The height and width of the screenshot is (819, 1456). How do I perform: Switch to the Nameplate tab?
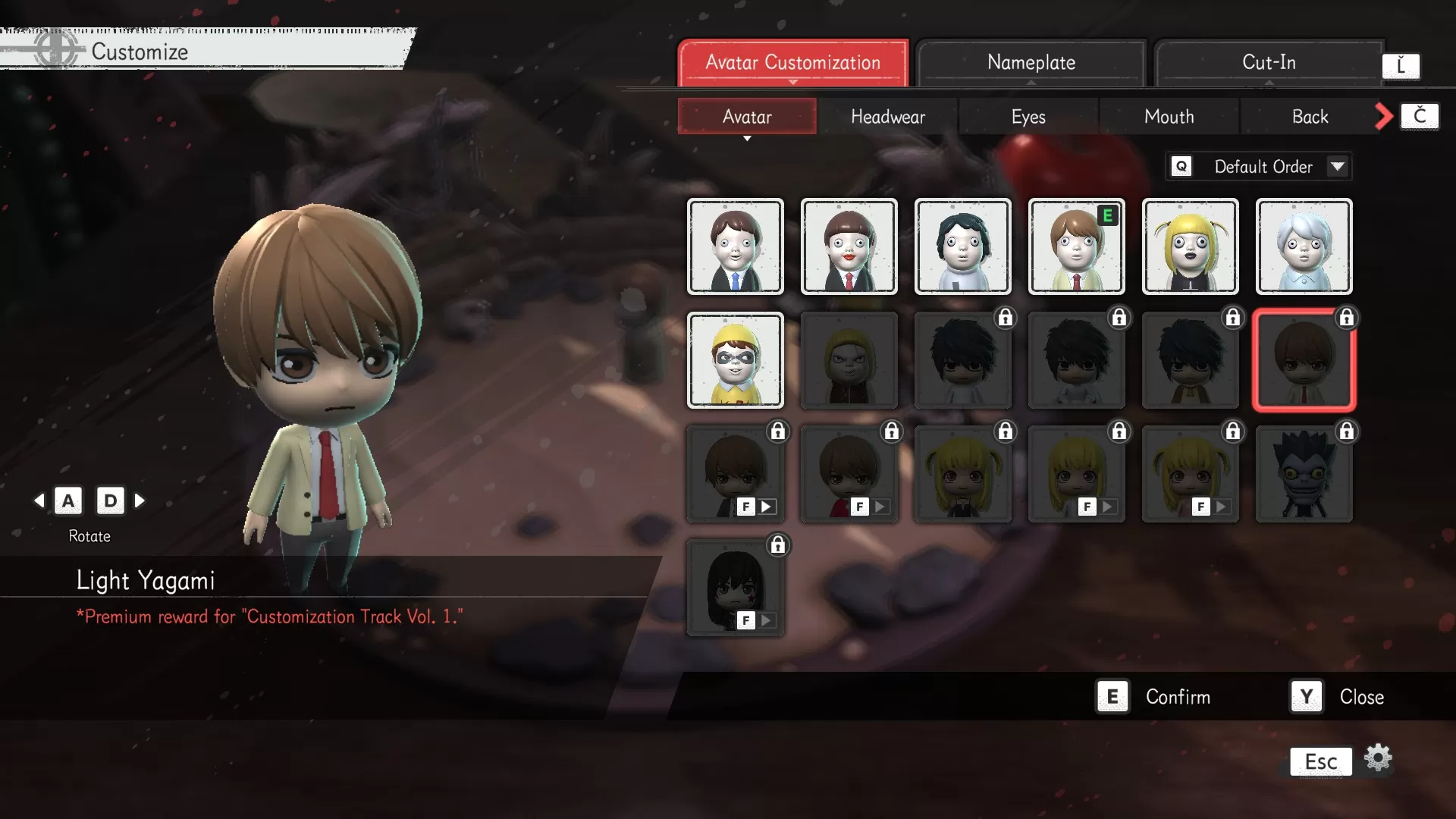(1031, 62)
